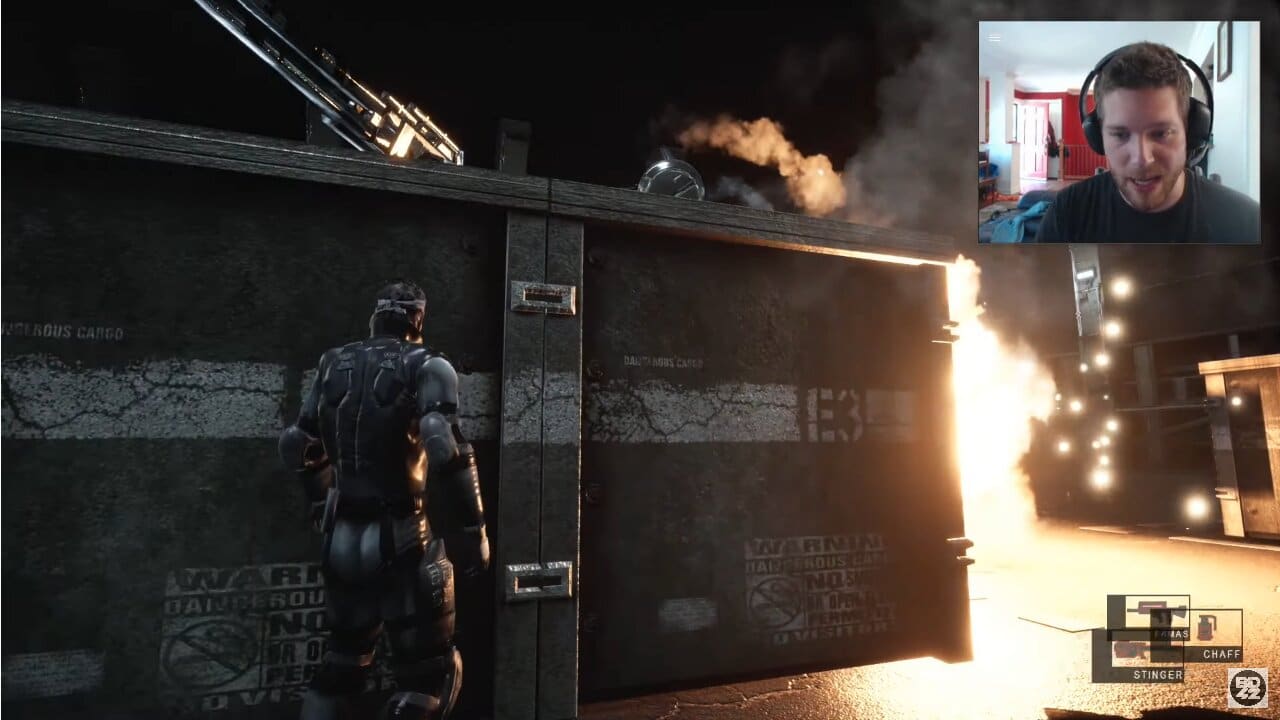Click the STINGER label text
Viewport: 1280px width, 720px height.
point(1157,674)
